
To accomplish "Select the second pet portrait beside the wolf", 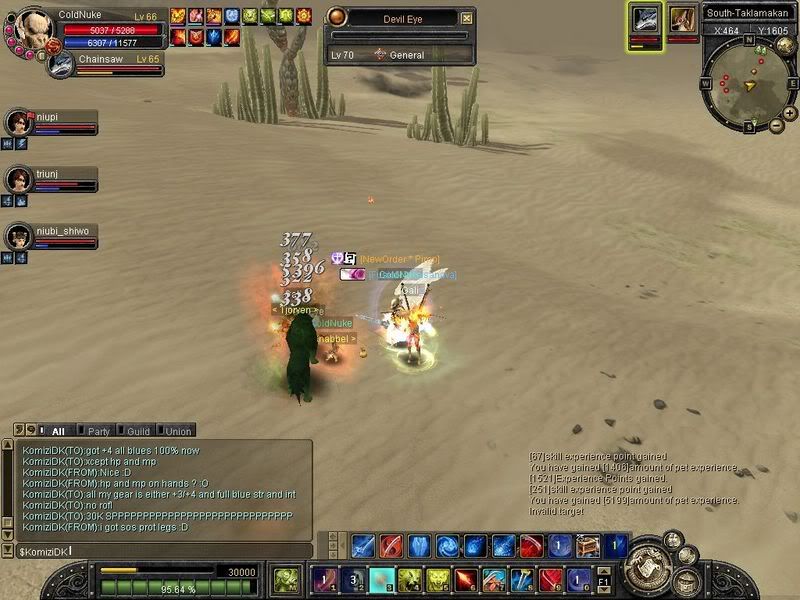I will 683,20.
